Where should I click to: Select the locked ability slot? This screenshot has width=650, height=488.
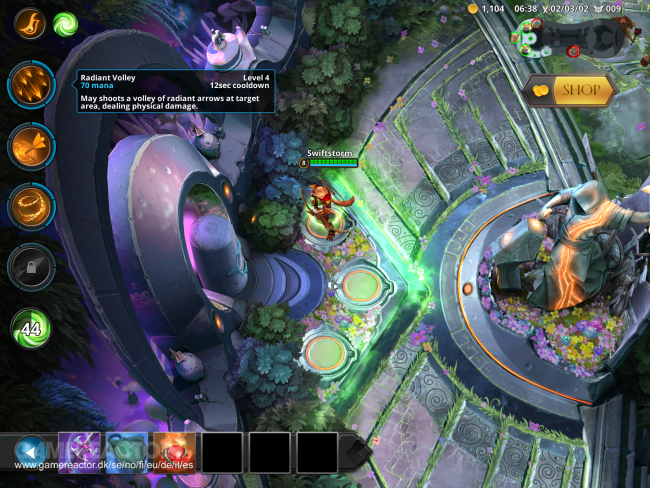point(30,267)
